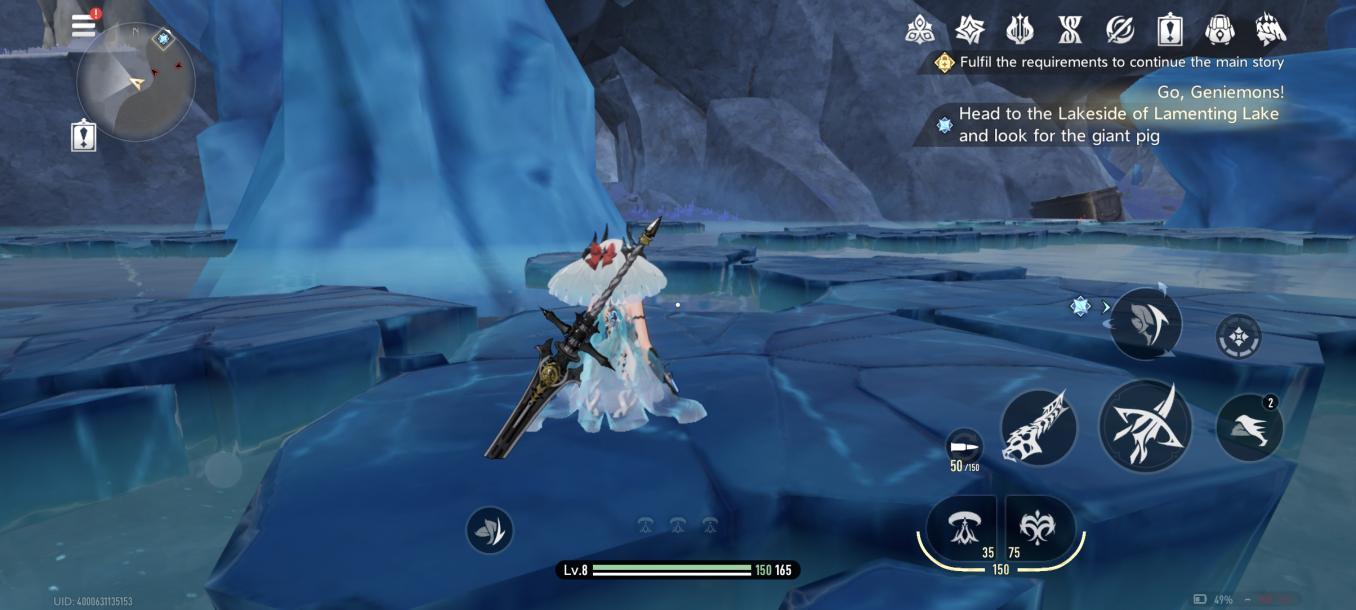Screen dimensions: 1356x610
Task: Activate the large bow attack button
Action: [x=1145, y=426]
